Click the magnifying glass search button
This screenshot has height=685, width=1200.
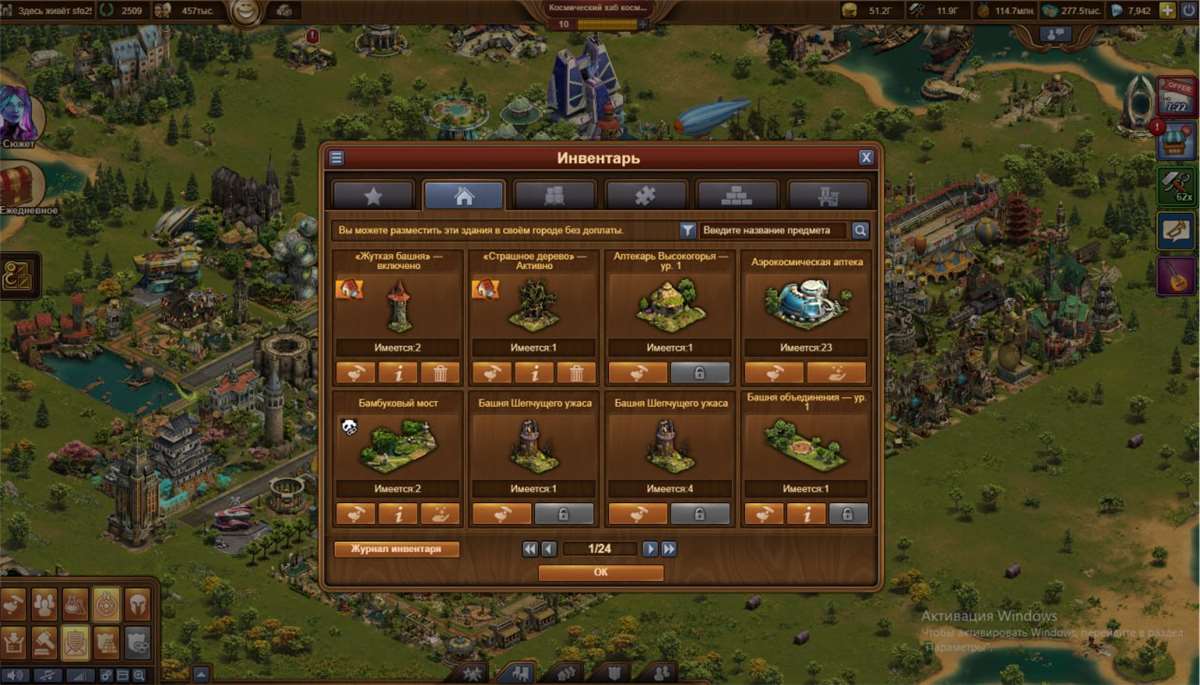coord(860,230)
